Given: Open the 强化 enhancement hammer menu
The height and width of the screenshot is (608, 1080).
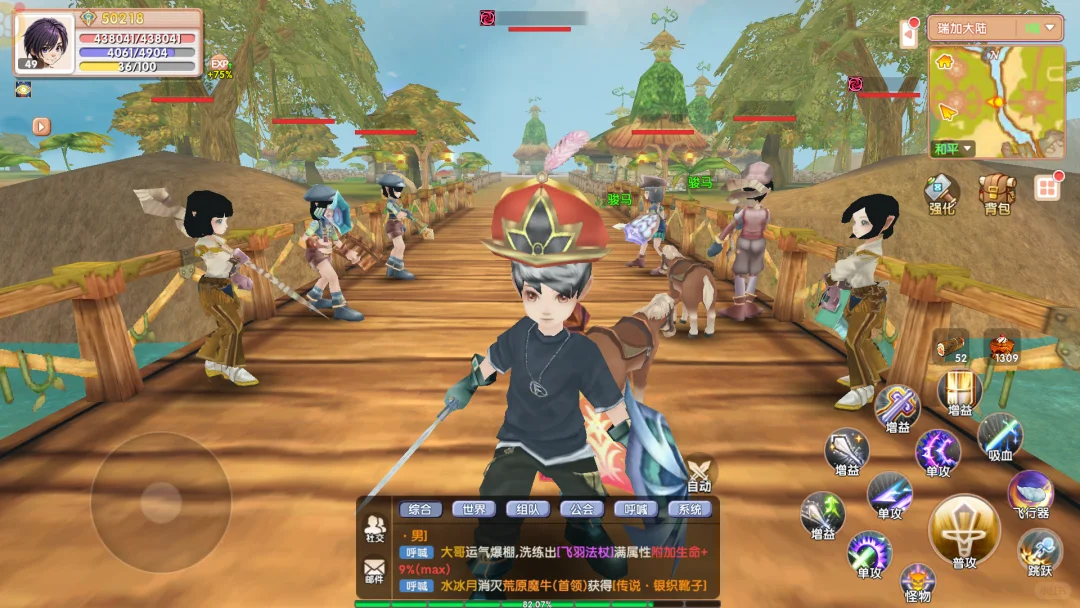Looking at the screenshot, I should click(941, 191).
